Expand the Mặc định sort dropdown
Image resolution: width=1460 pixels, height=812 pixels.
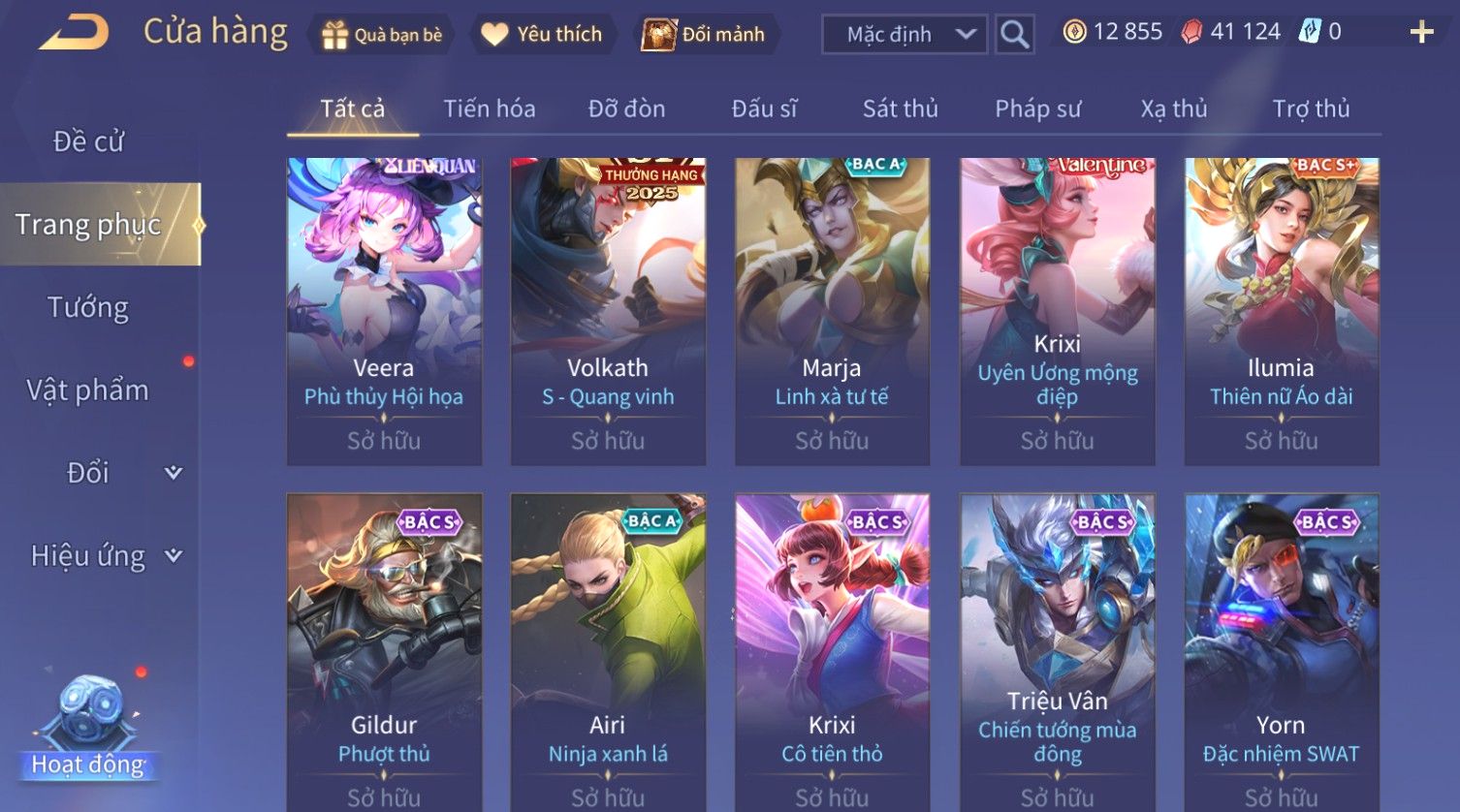pos(904,35)
